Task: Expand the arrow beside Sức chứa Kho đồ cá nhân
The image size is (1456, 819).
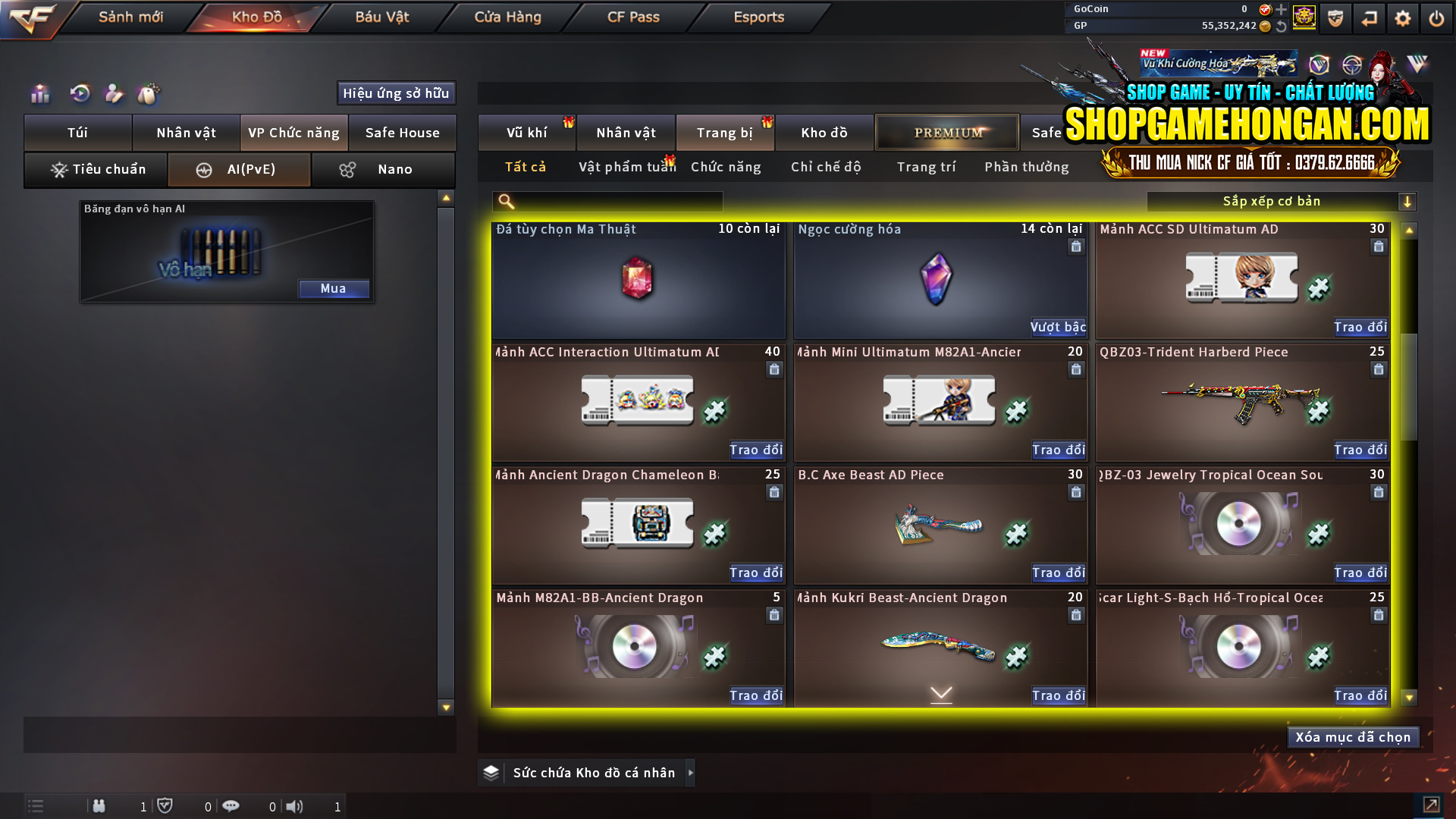Action: (x=691, y=773)
